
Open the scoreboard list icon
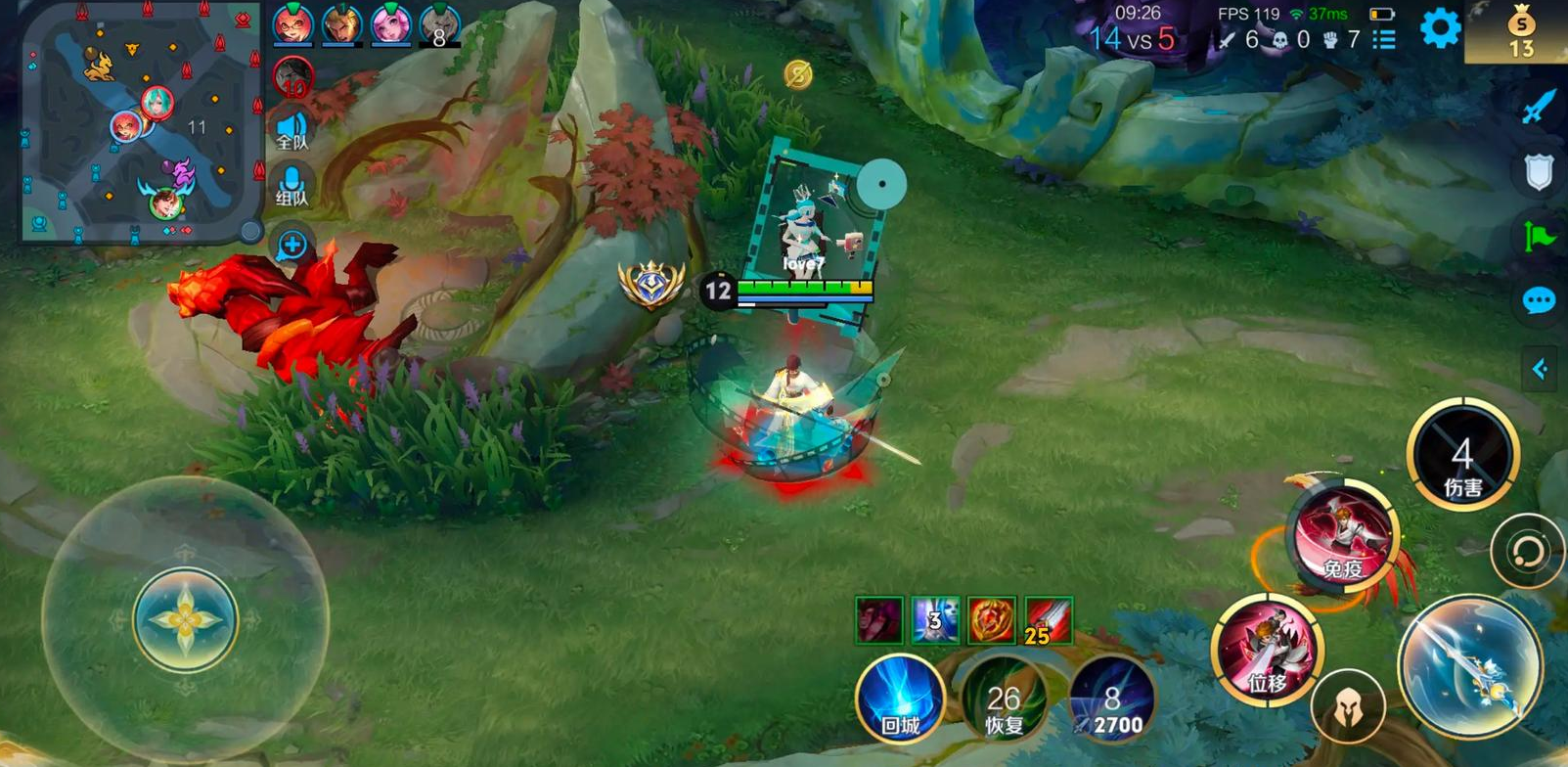1384,40
